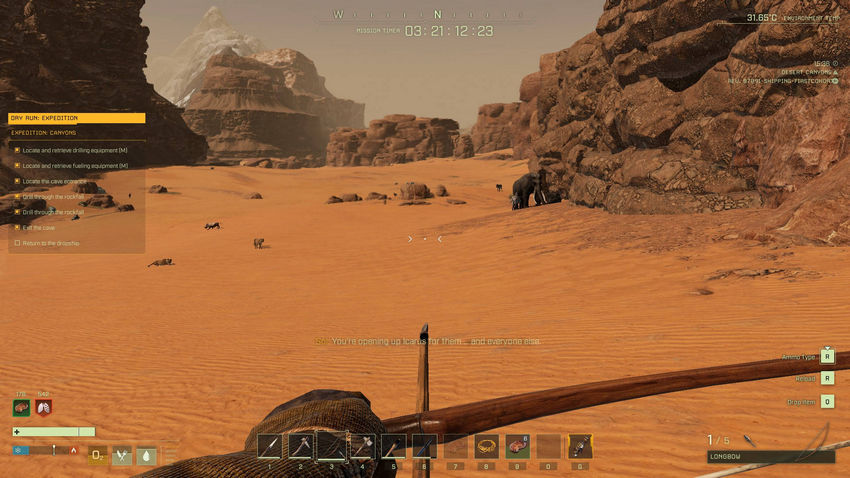
Task: Select the knife in hotbar slot 1
Action: coord(268,446)
